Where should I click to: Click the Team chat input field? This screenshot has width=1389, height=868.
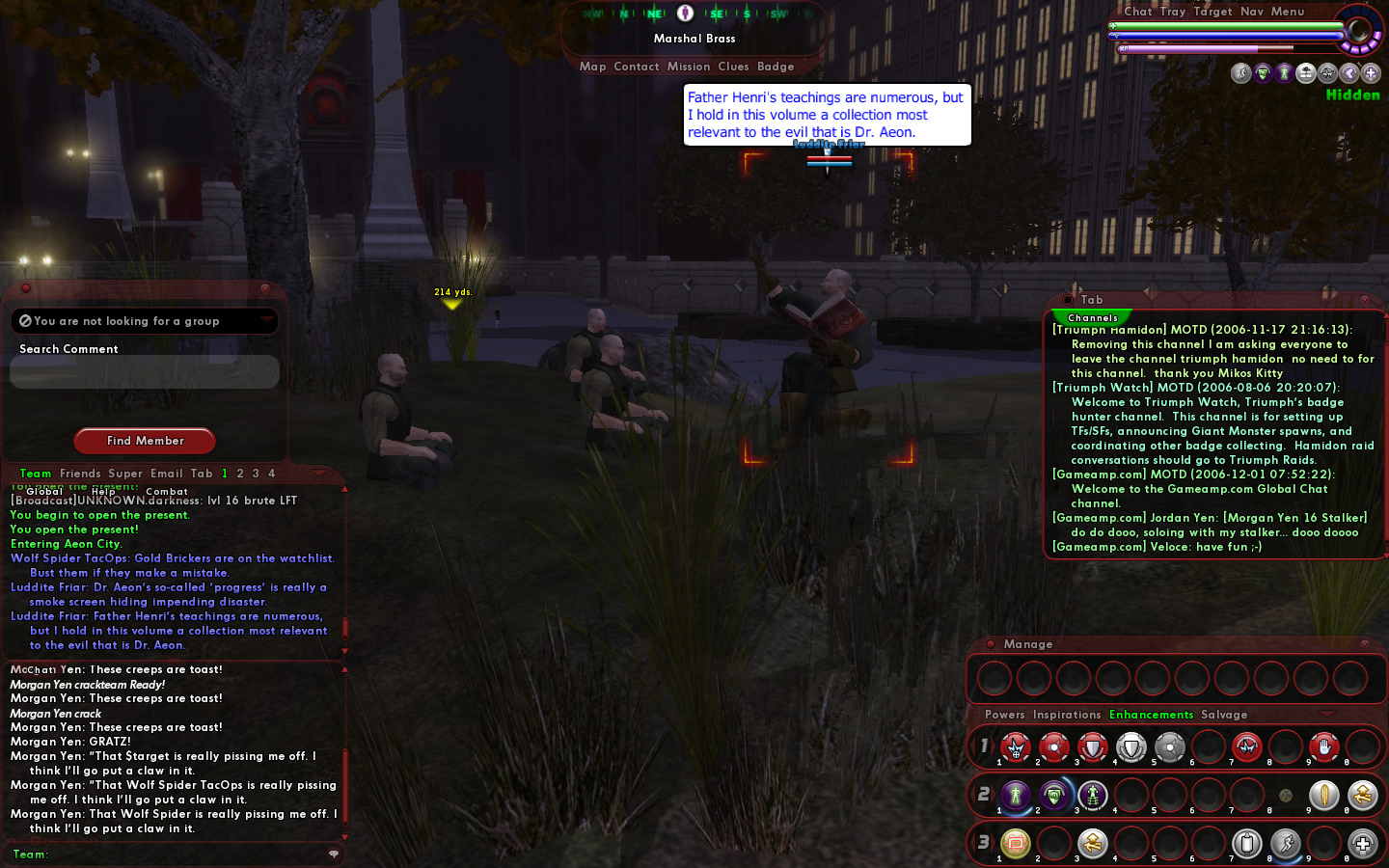pyautogui.click(x=183, y=854)
